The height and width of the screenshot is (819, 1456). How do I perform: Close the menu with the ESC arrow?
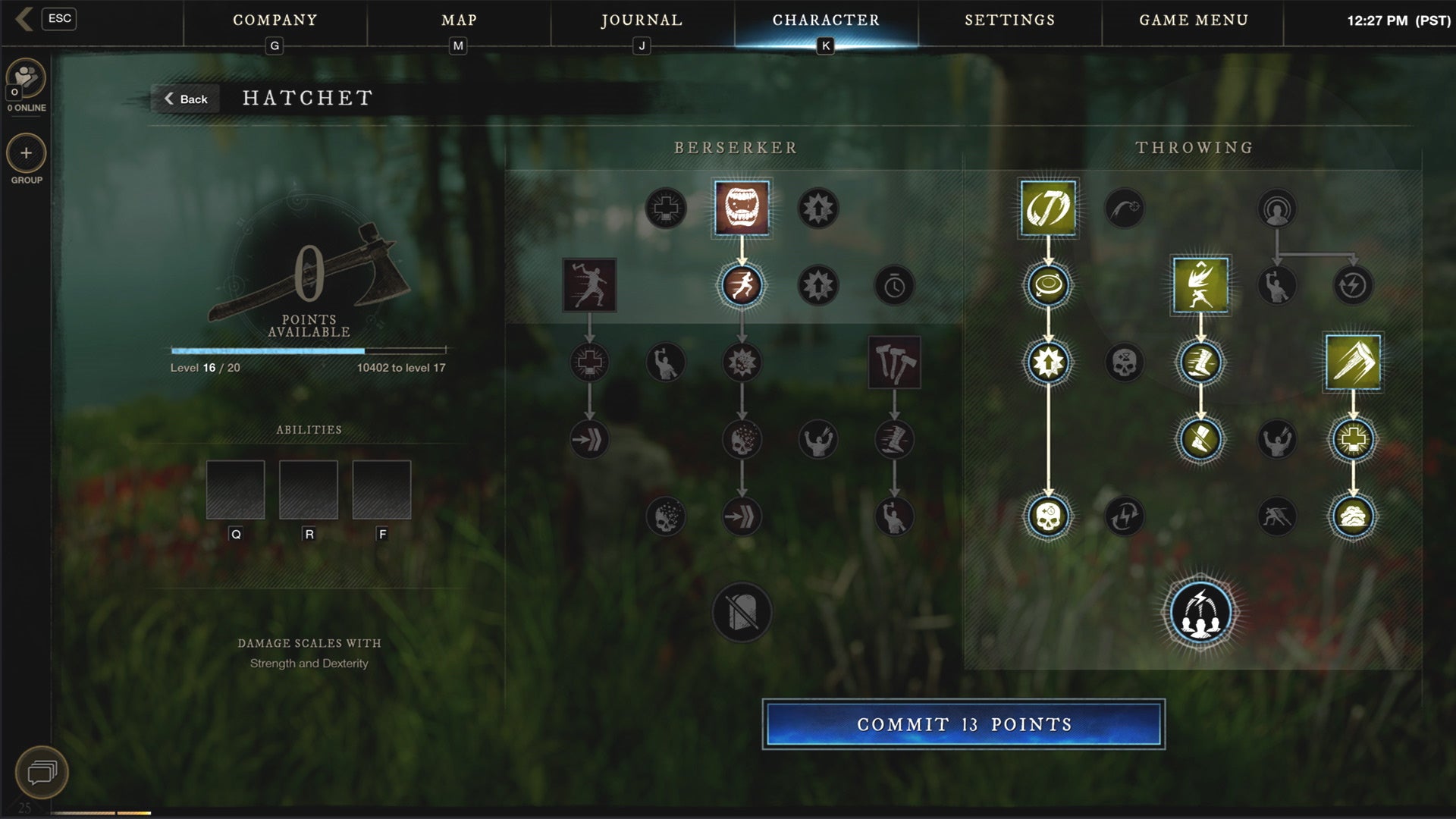[25, 19]
